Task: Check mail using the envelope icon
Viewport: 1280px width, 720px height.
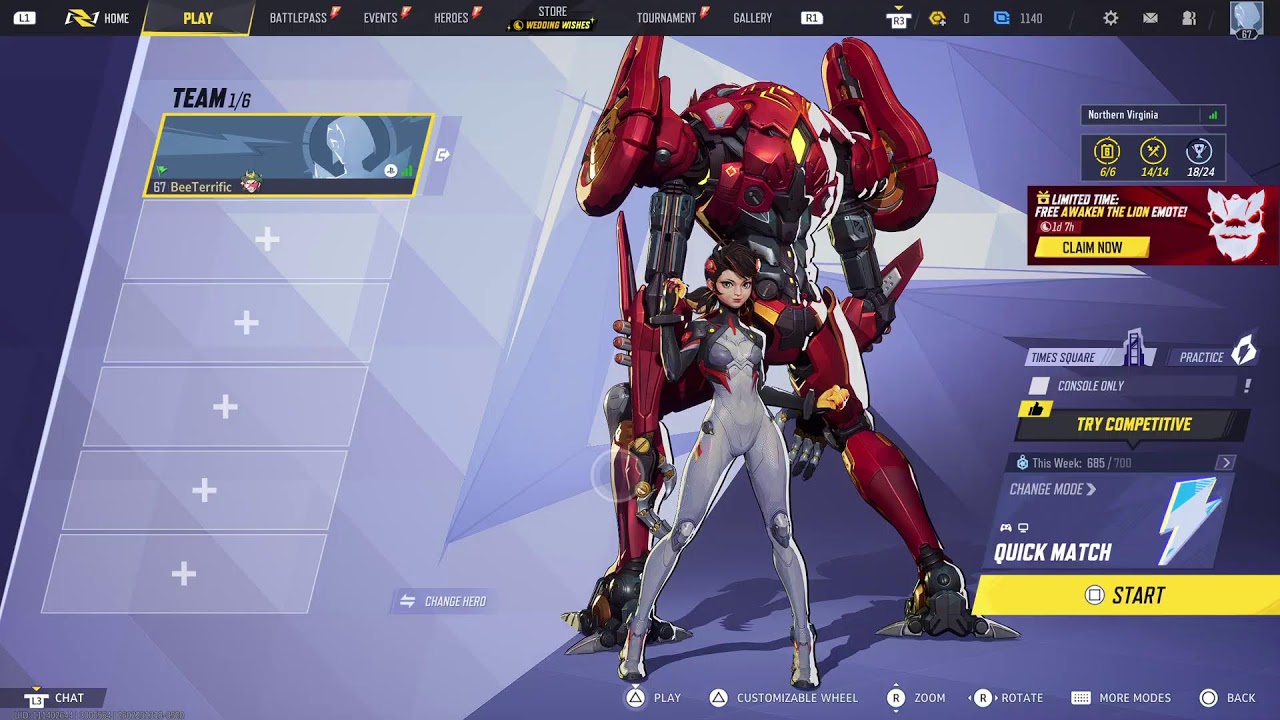Action: 1150,18
